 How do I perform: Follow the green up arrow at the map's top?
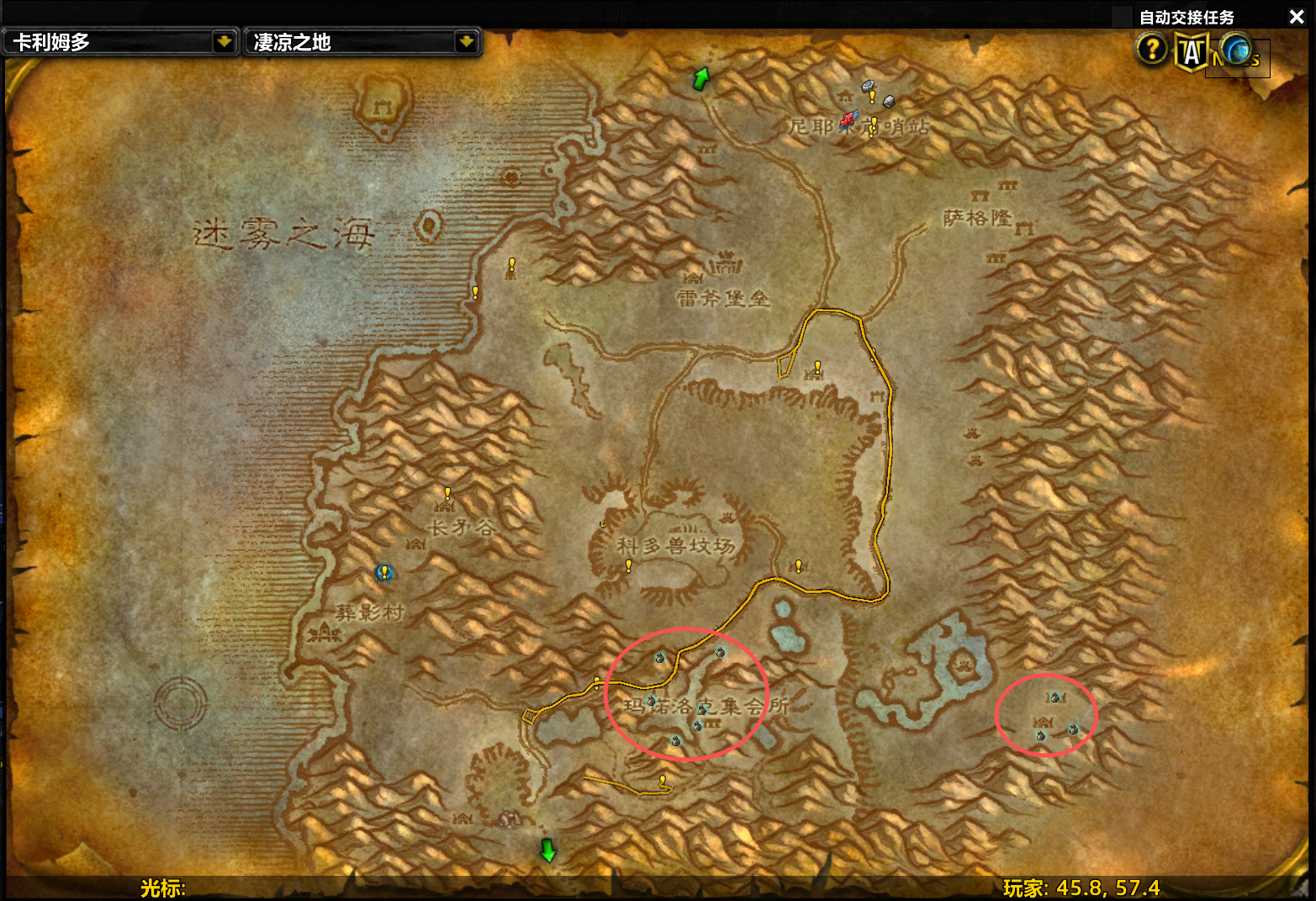700,79
